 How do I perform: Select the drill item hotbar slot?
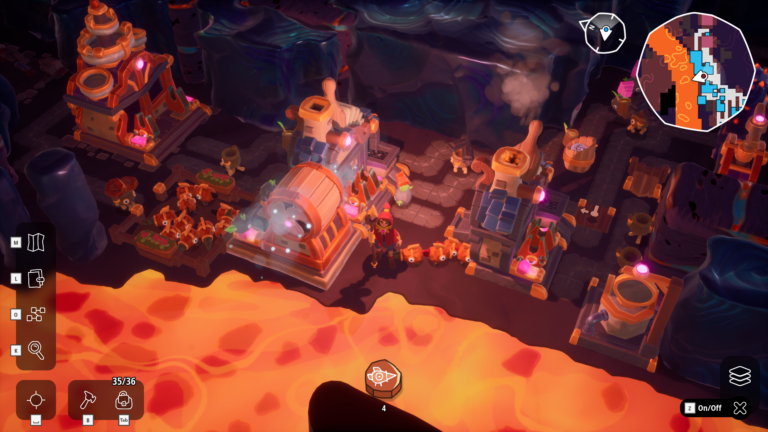[x=383, y=378]
